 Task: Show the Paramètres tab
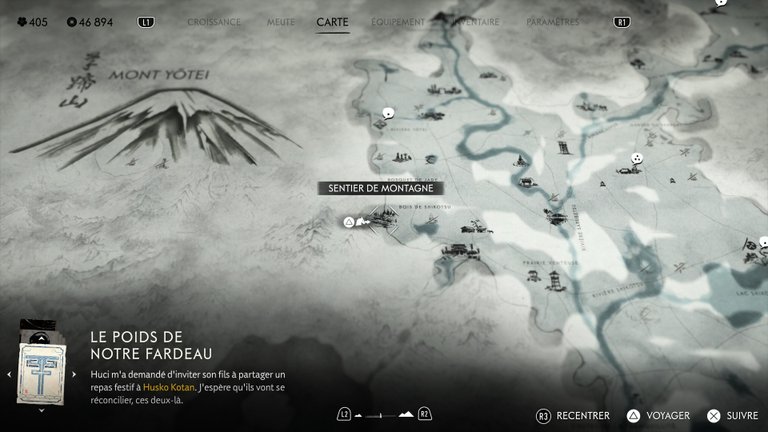point(552,21)
